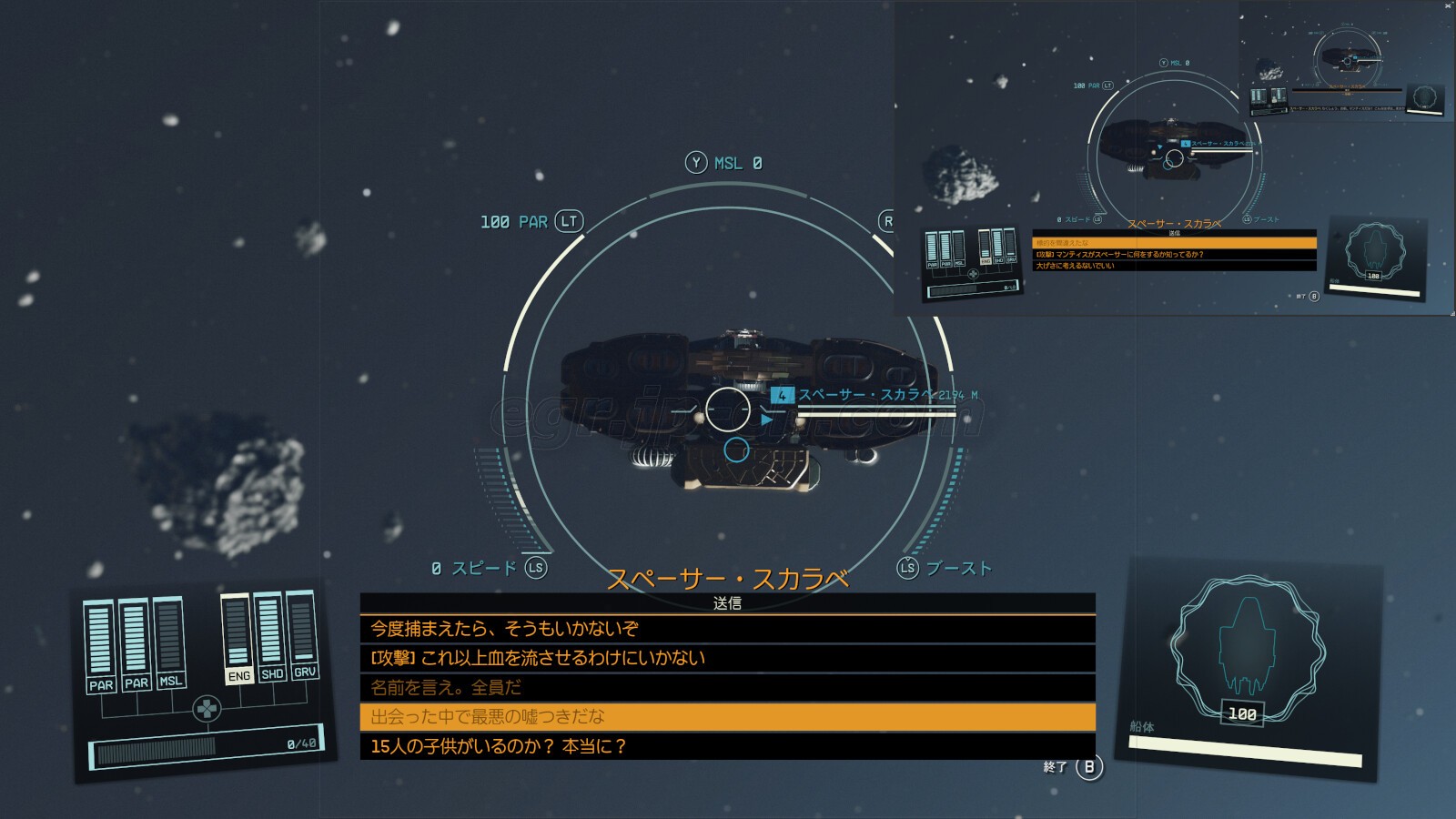
Task: Select the [攻撃] attack dialogue option
Action: 726,658
